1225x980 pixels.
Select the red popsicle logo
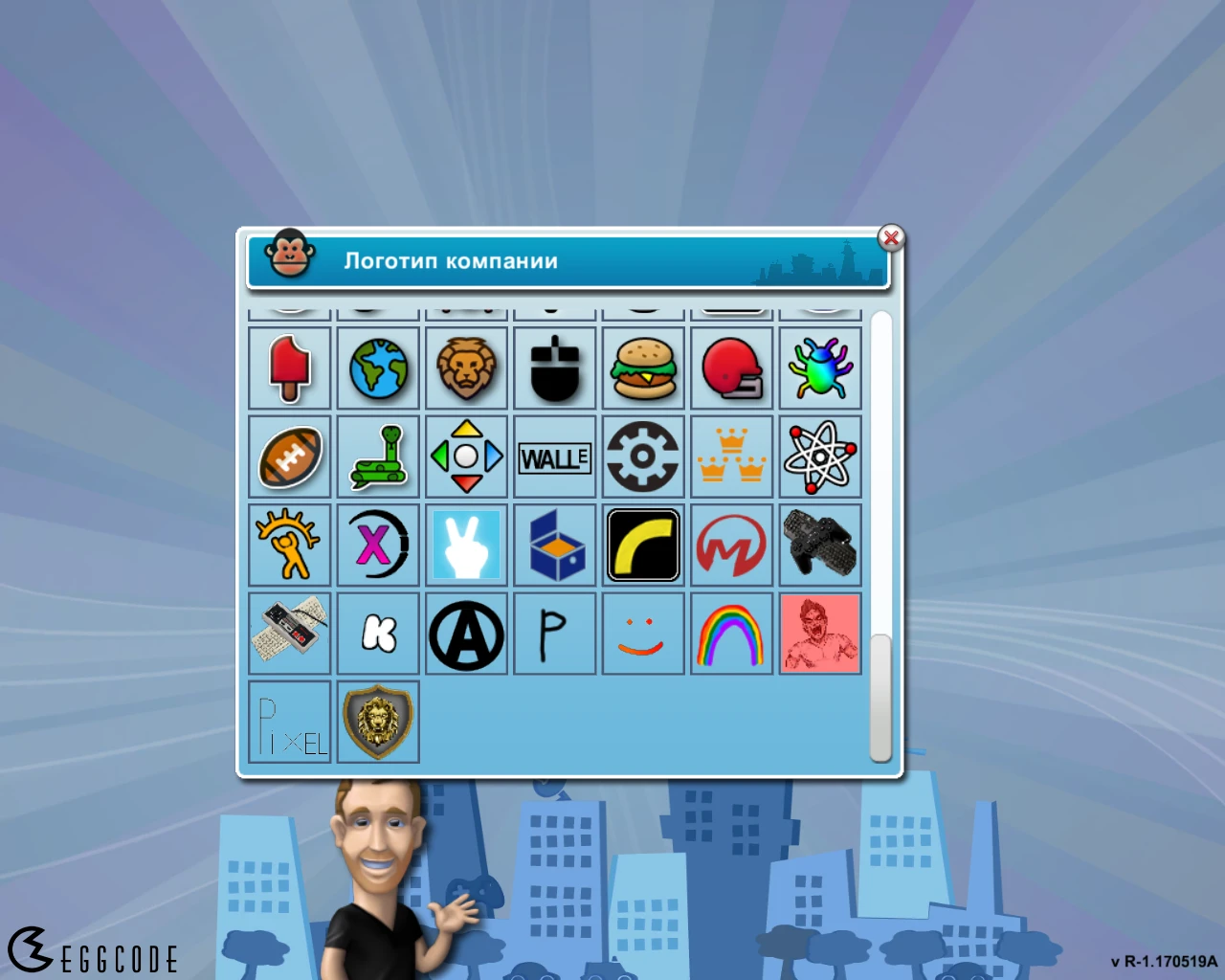[x=289, y=368]
